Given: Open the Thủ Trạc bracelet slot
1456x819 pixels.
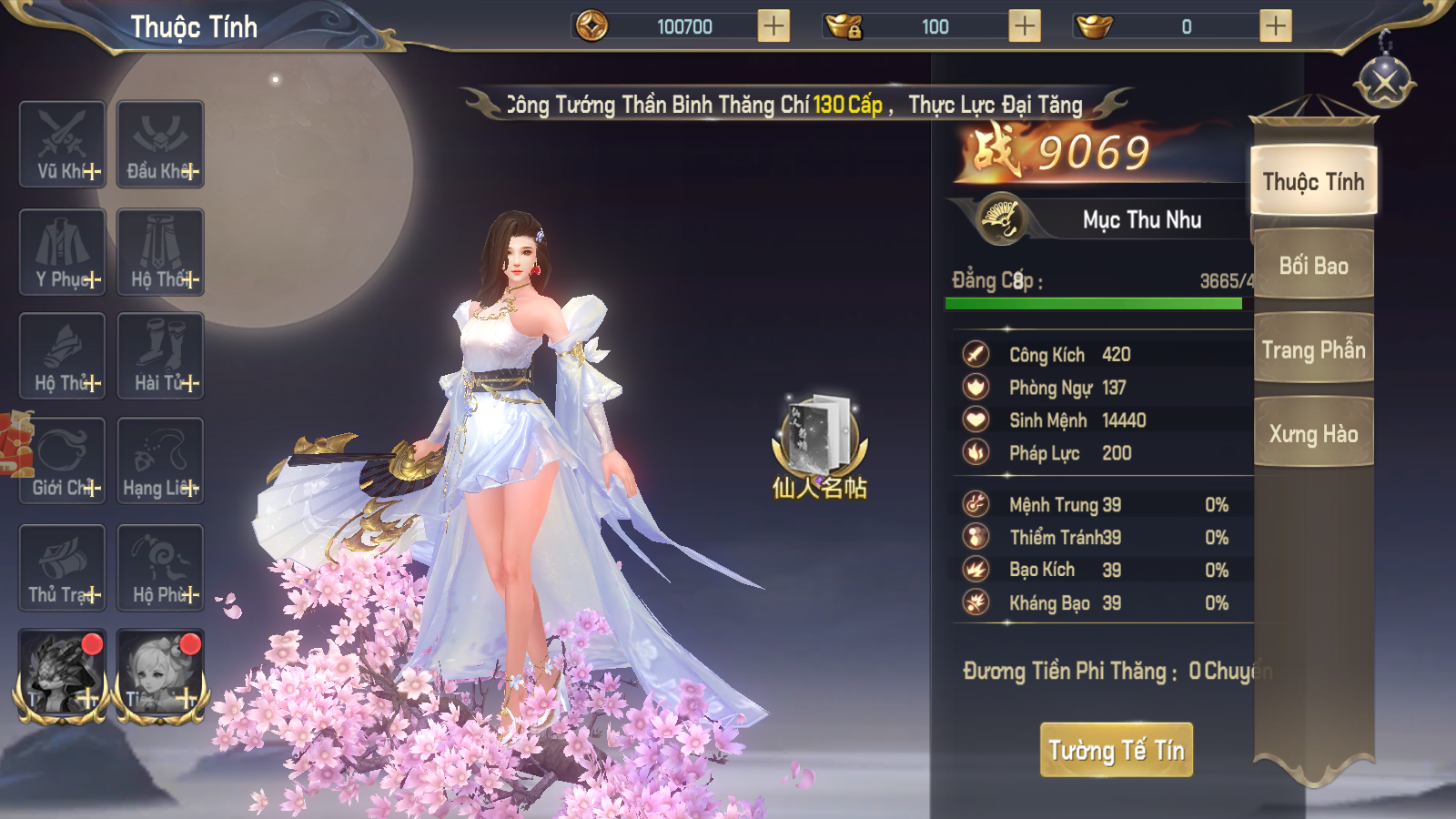Looking at the screenshot, I should pyautogui.click(x=63, y=568).
